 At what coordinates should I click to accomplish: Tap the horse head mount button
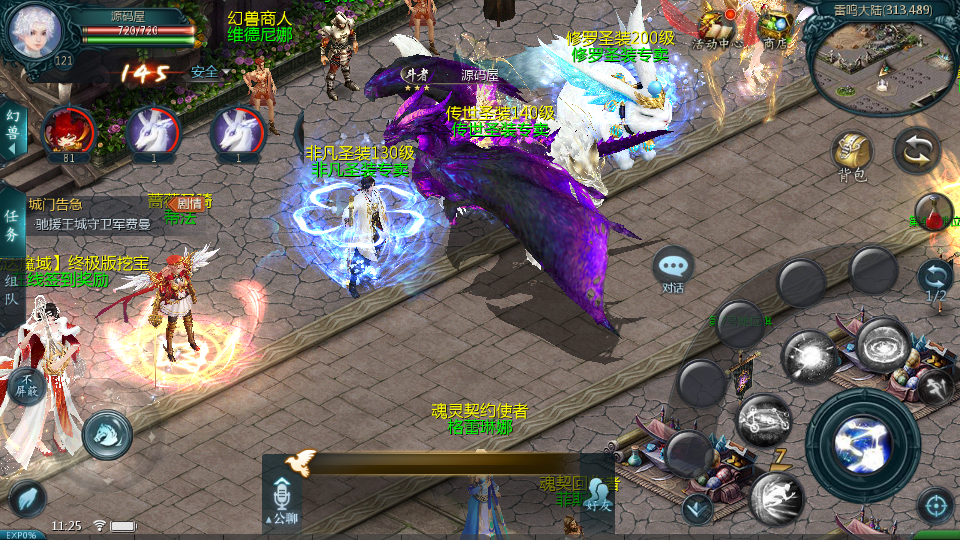107,432
